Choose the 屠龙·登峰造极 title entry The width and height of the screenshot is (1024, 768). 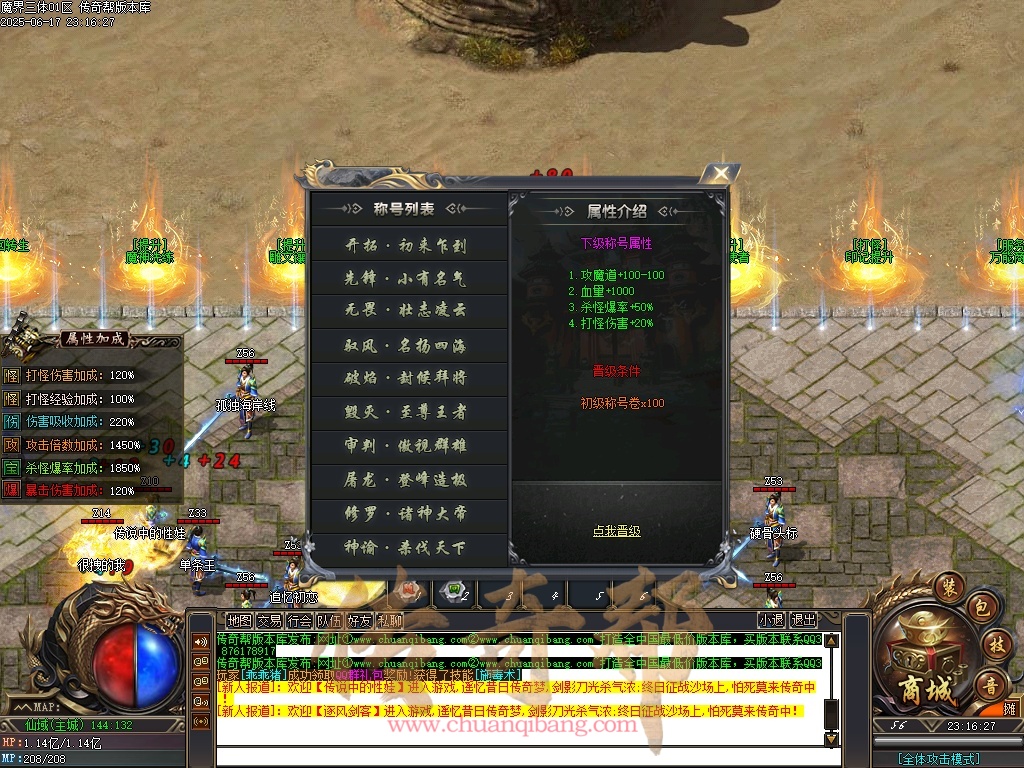point(406,480)
